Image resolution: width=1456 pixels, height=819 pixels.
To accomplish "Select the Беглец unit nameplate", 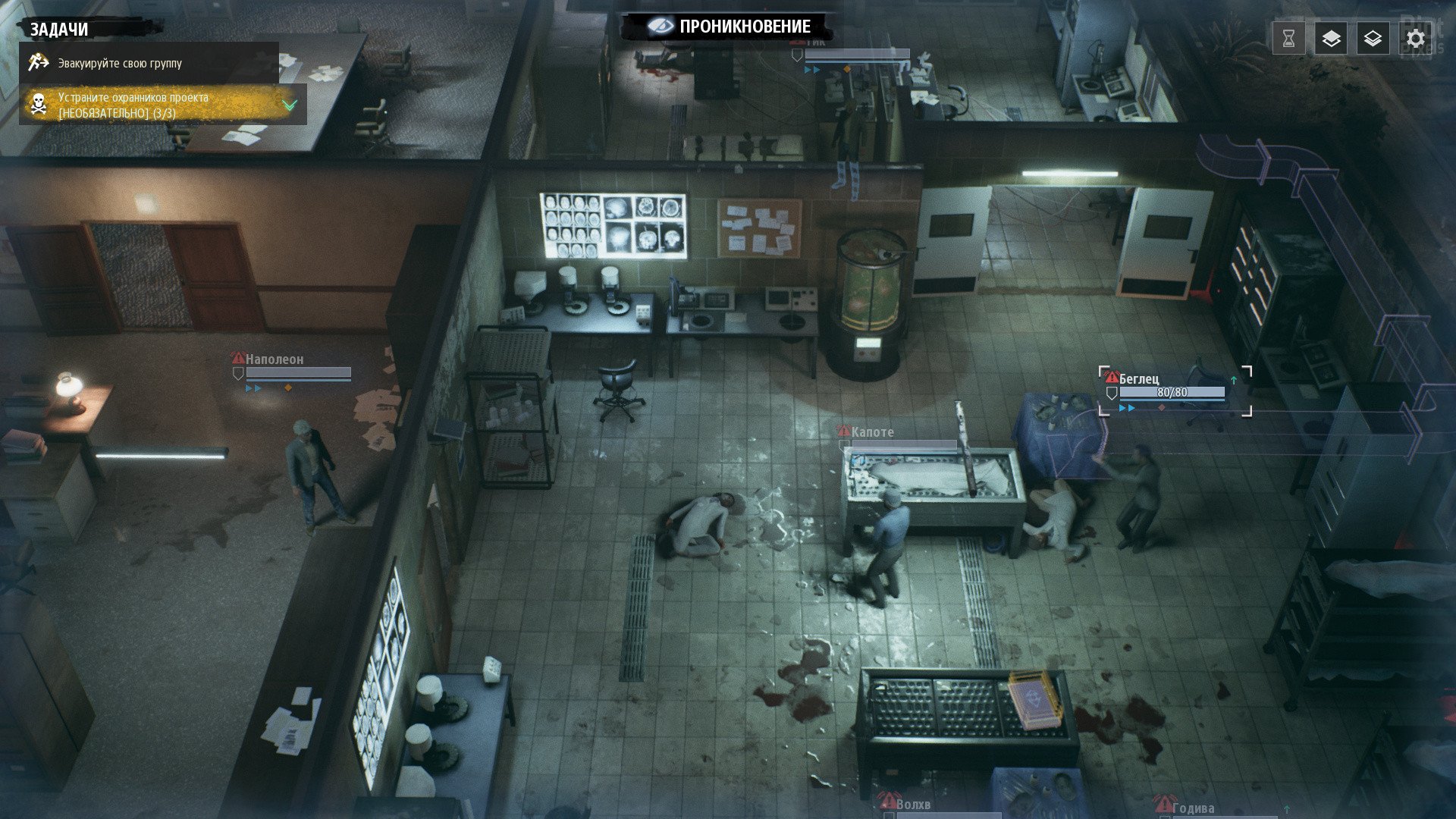I will point(1139,379).
